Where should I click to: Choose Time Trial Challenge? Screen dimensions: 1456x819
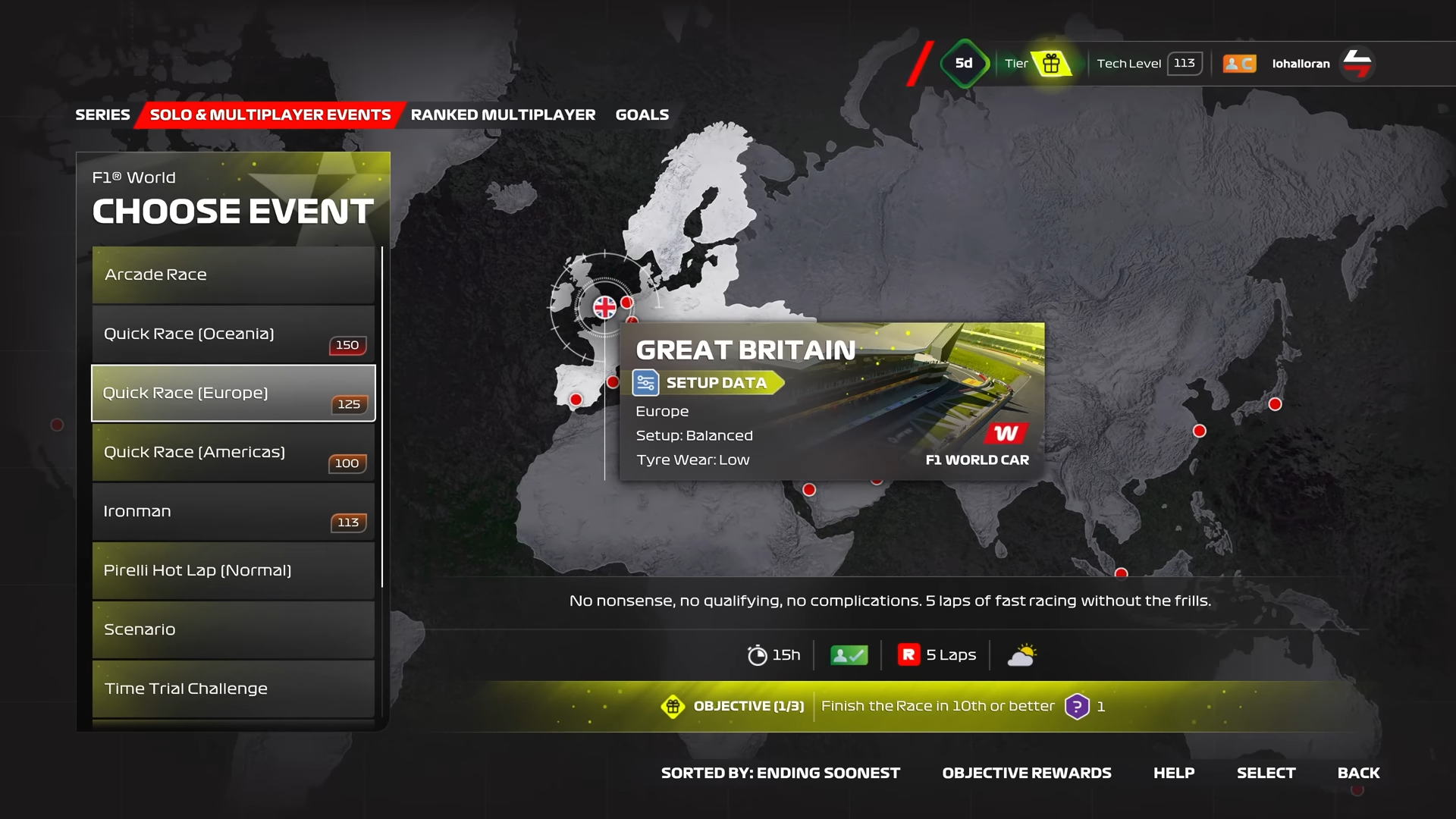coord(234,689)
